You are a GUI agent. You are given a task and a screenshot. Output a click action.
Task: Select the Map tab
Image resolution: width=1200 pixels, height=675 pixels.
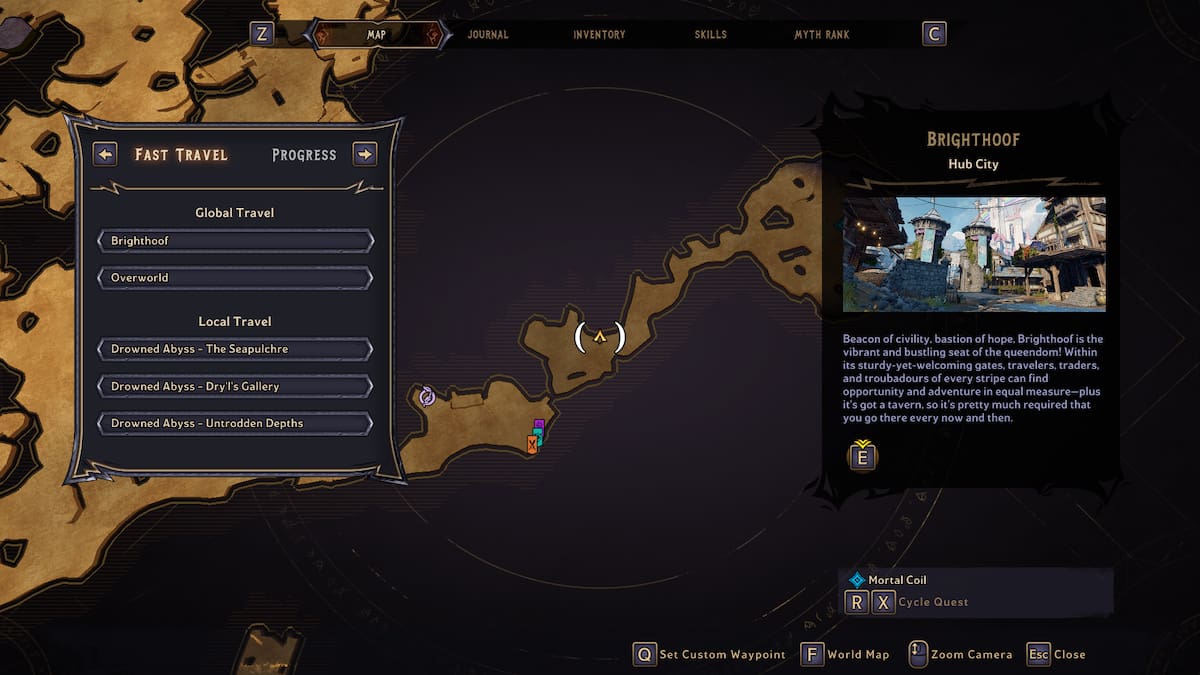(x=376, y=35)
